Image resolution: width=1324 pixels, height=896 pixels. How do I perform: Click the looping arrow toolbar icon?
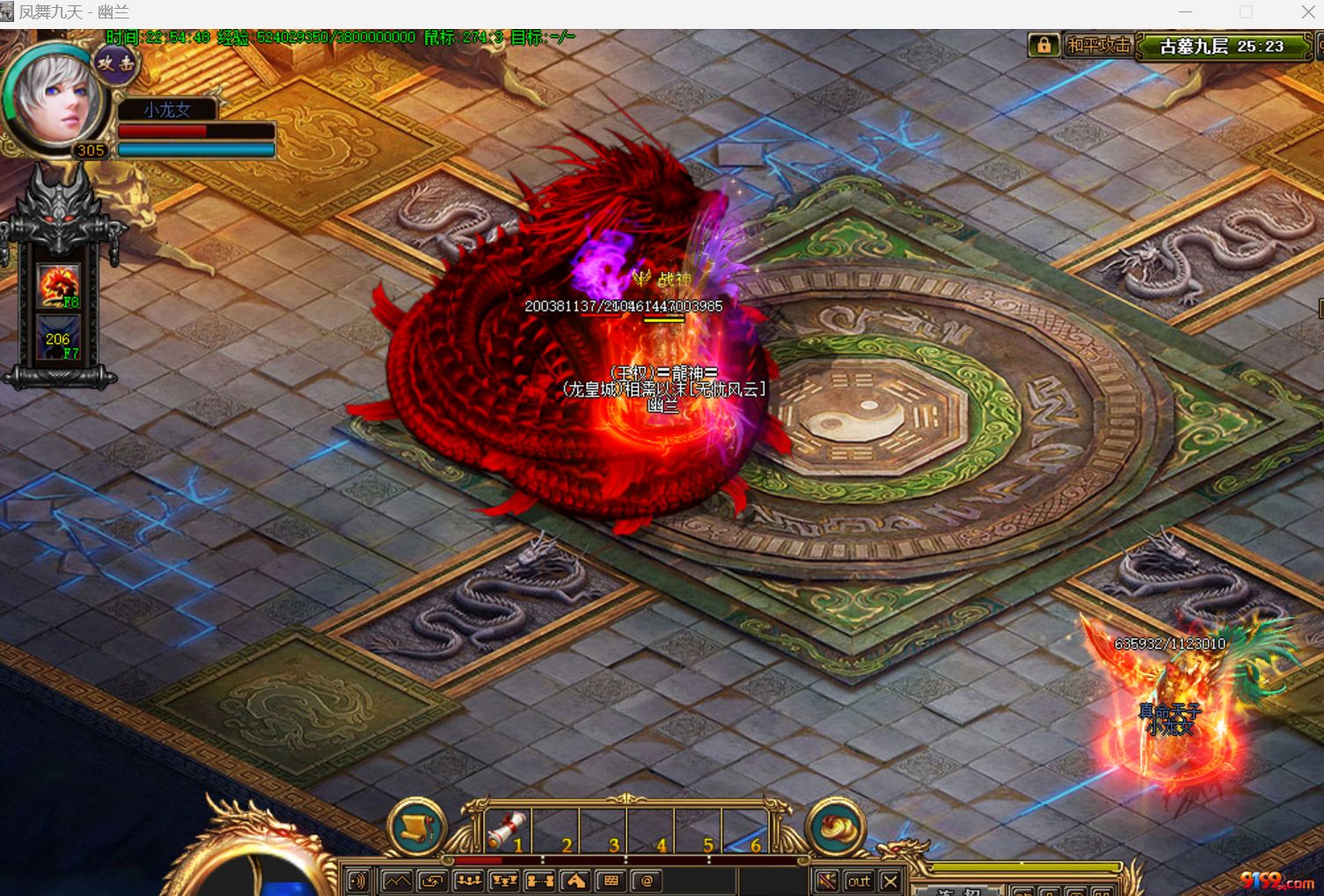(x=432, y=881)
